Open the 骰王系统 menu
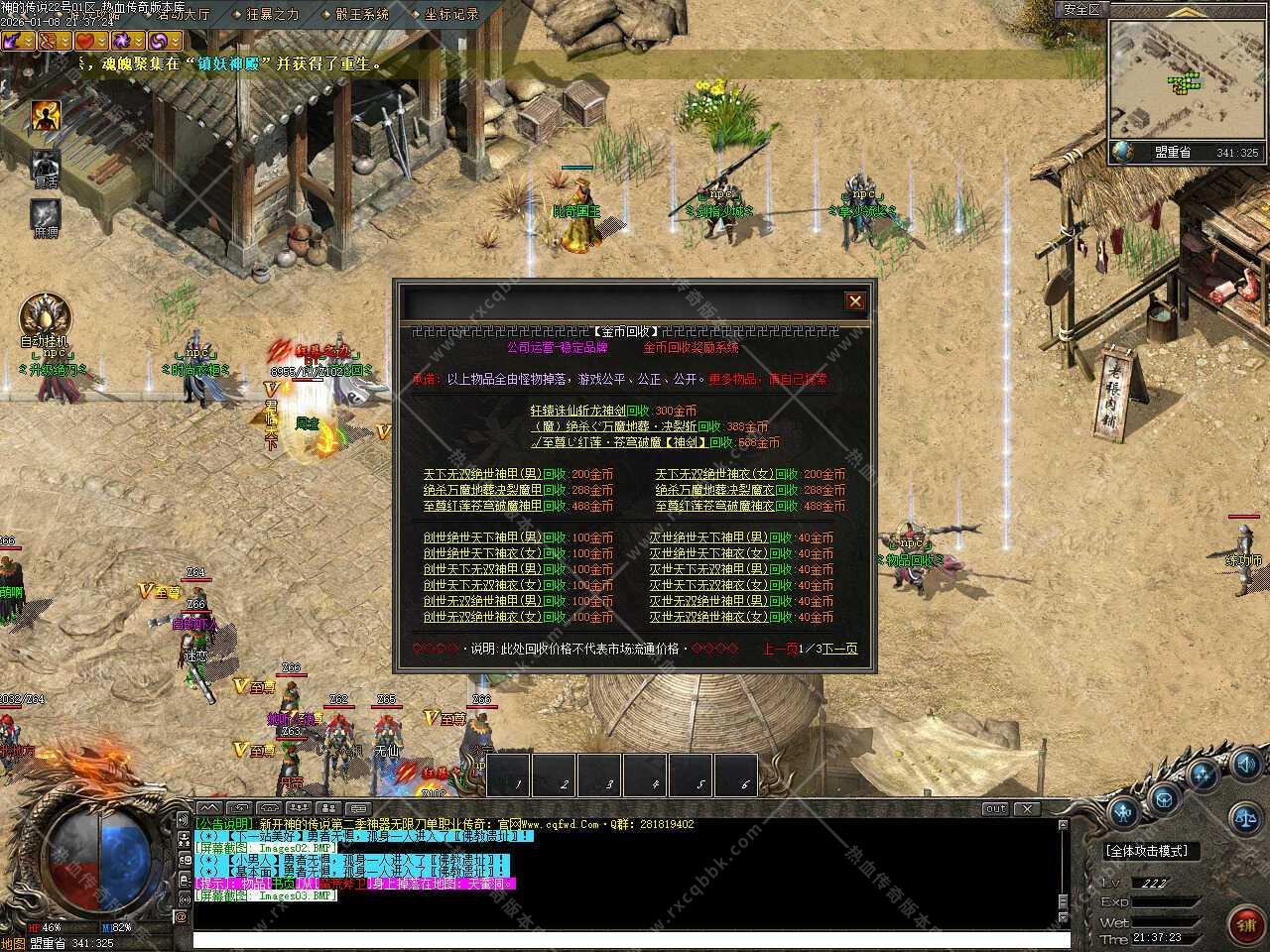This screenshot has height=952, width=1270. pyautogui.click(x=362, y=14)
